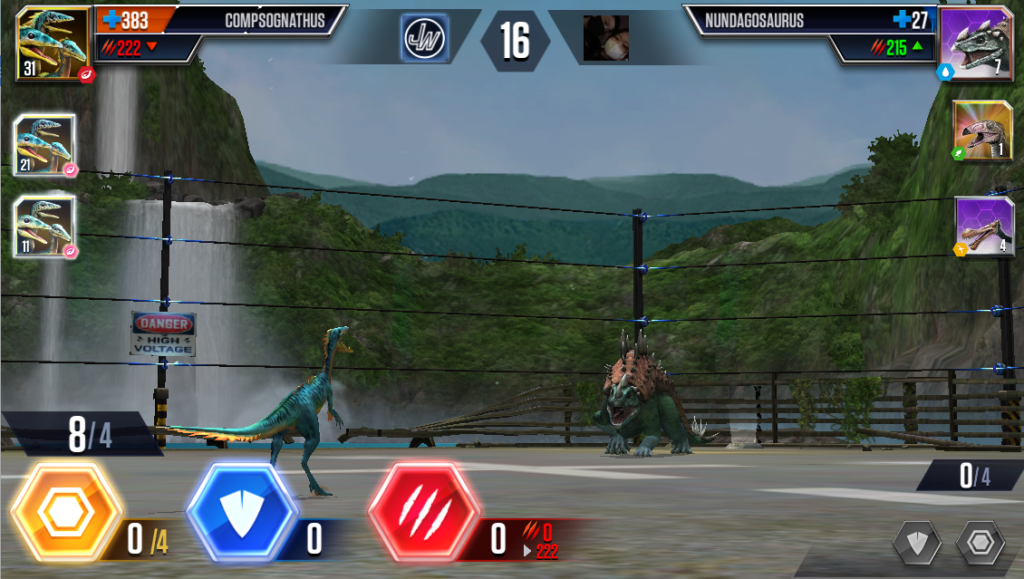
Task: View the opponent's level 4 purple creature card
Action: [983, 226]
